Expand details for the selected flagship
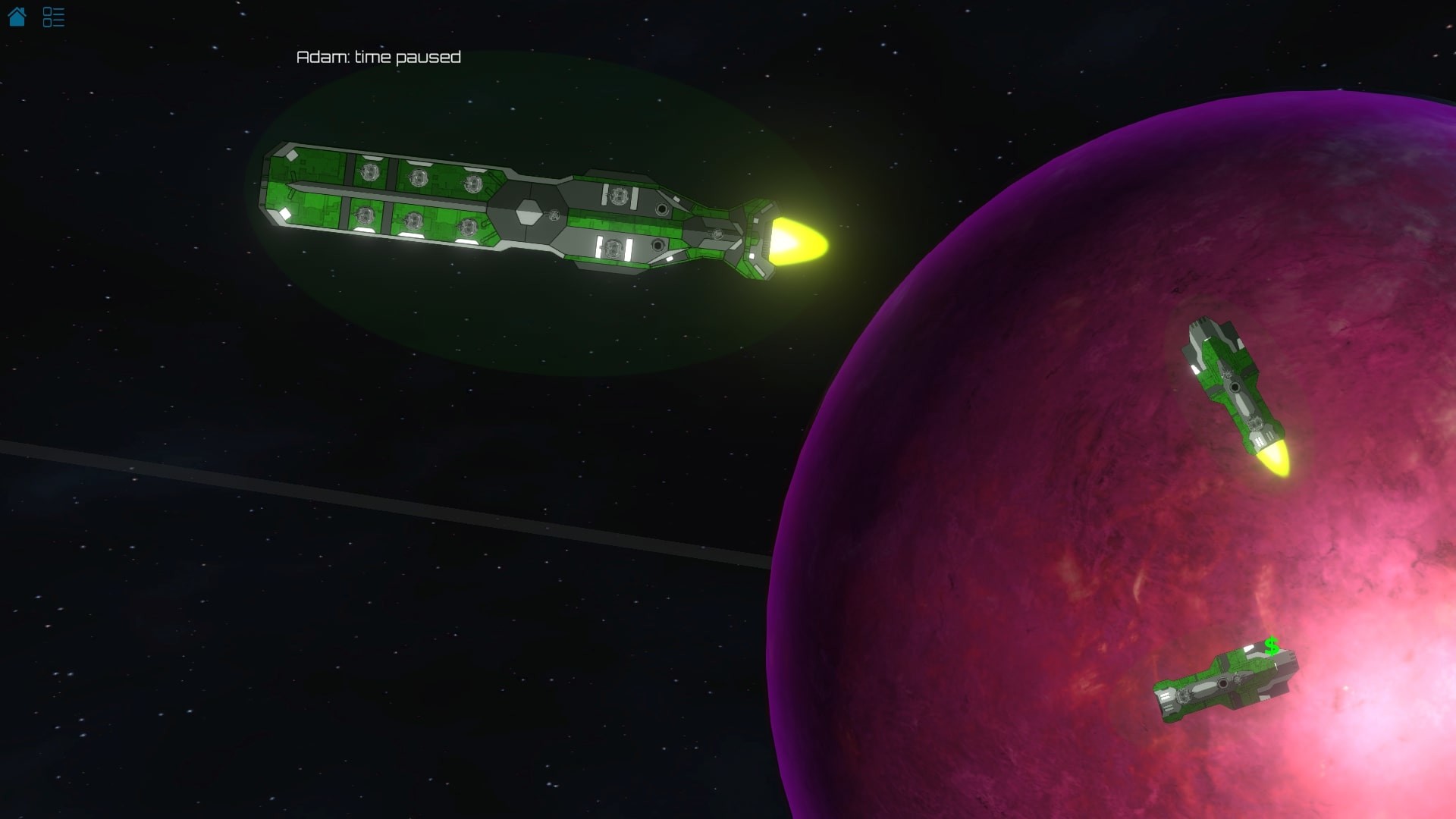 pos(531,212)
